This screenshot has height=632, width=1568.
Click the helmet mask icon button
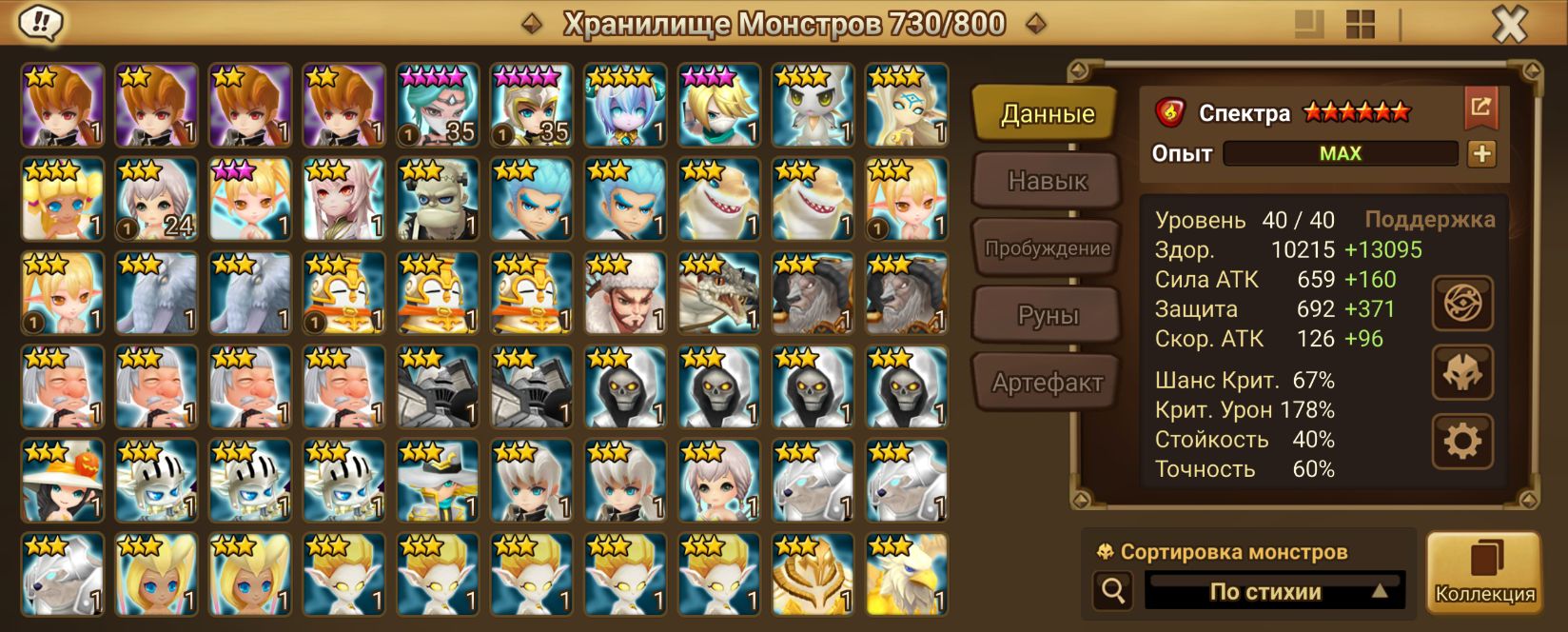pyautogui.click(x=1462, y=372)
